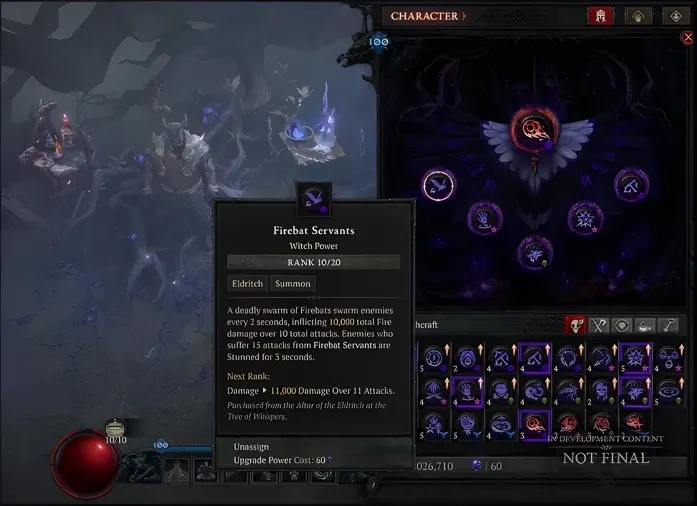
Task: Switch to the eye filter tab
Action: pos(622,325)
